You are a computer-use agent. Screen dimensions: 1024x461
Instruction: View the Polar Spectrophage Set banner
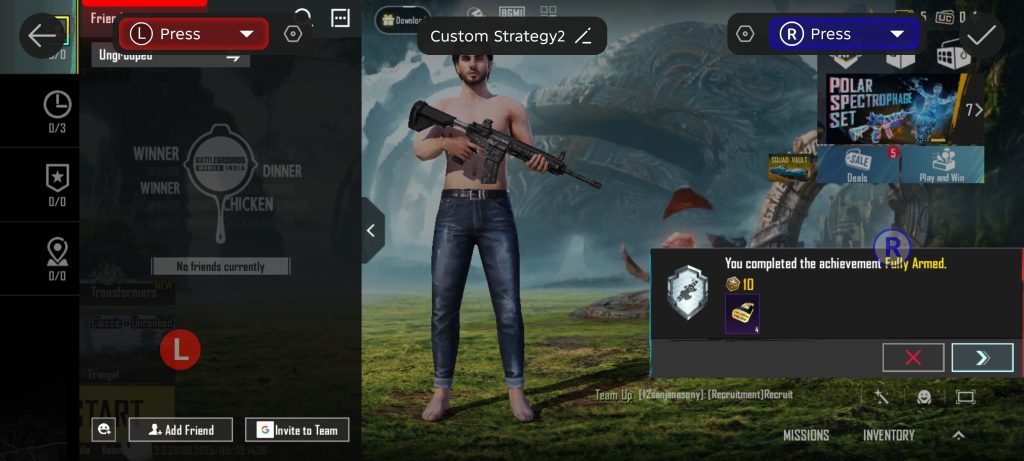895,108
